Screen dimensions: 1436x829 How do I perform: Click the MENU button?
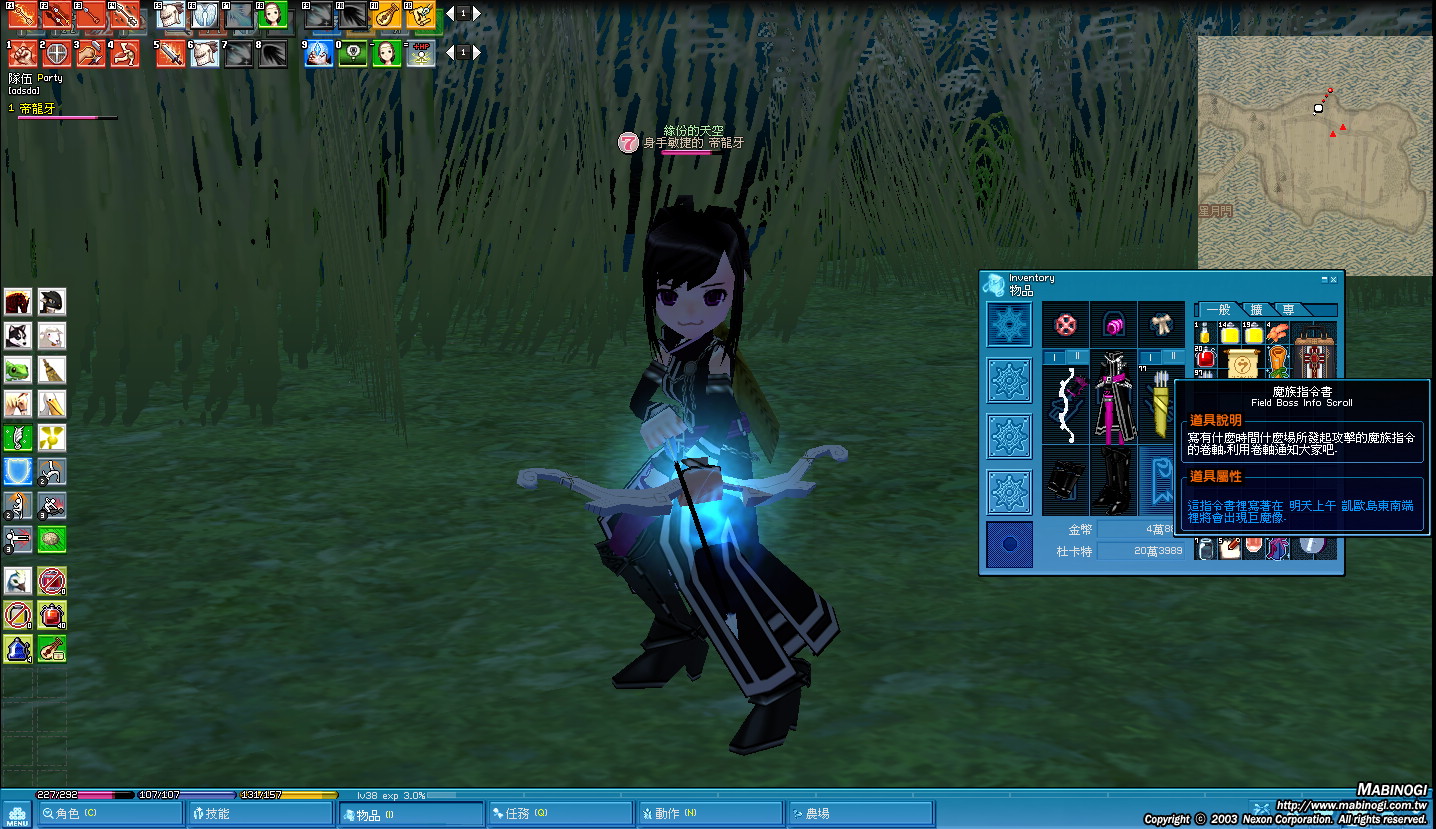click(x=16, y=814)
